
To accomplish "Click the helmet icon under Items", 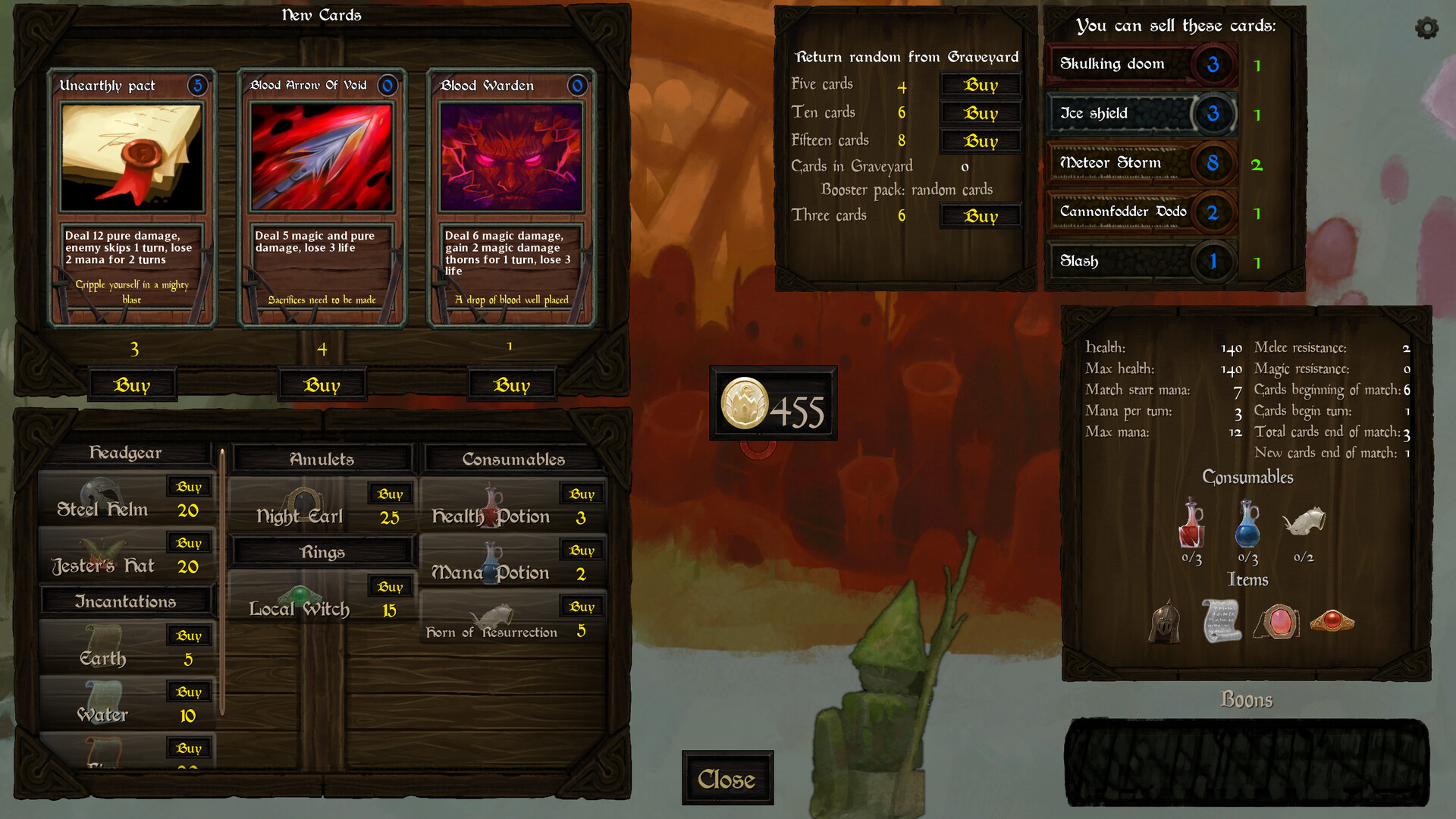I will coord(1163,622).
